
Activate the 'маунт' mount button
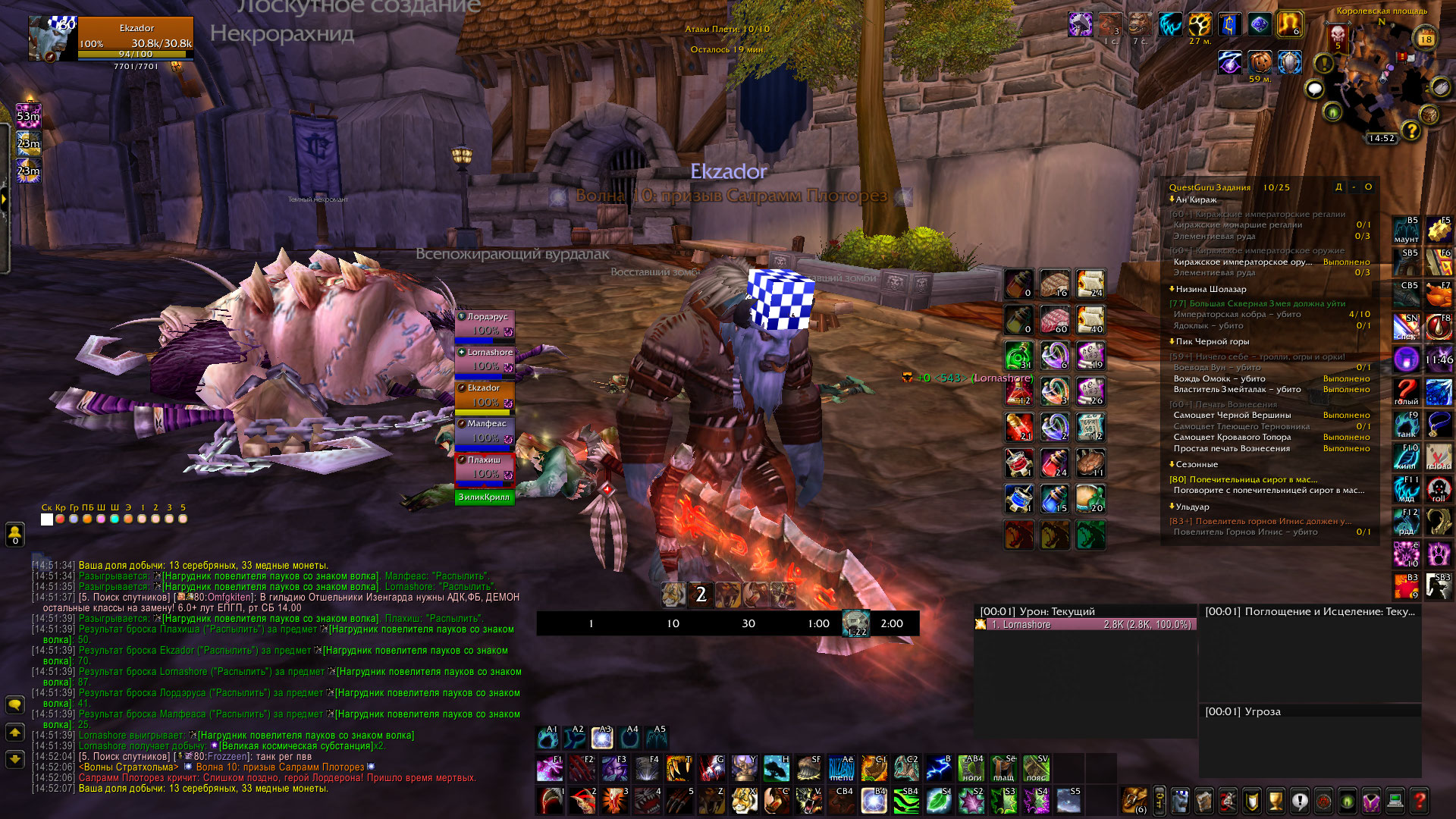tap(1406, 231)
